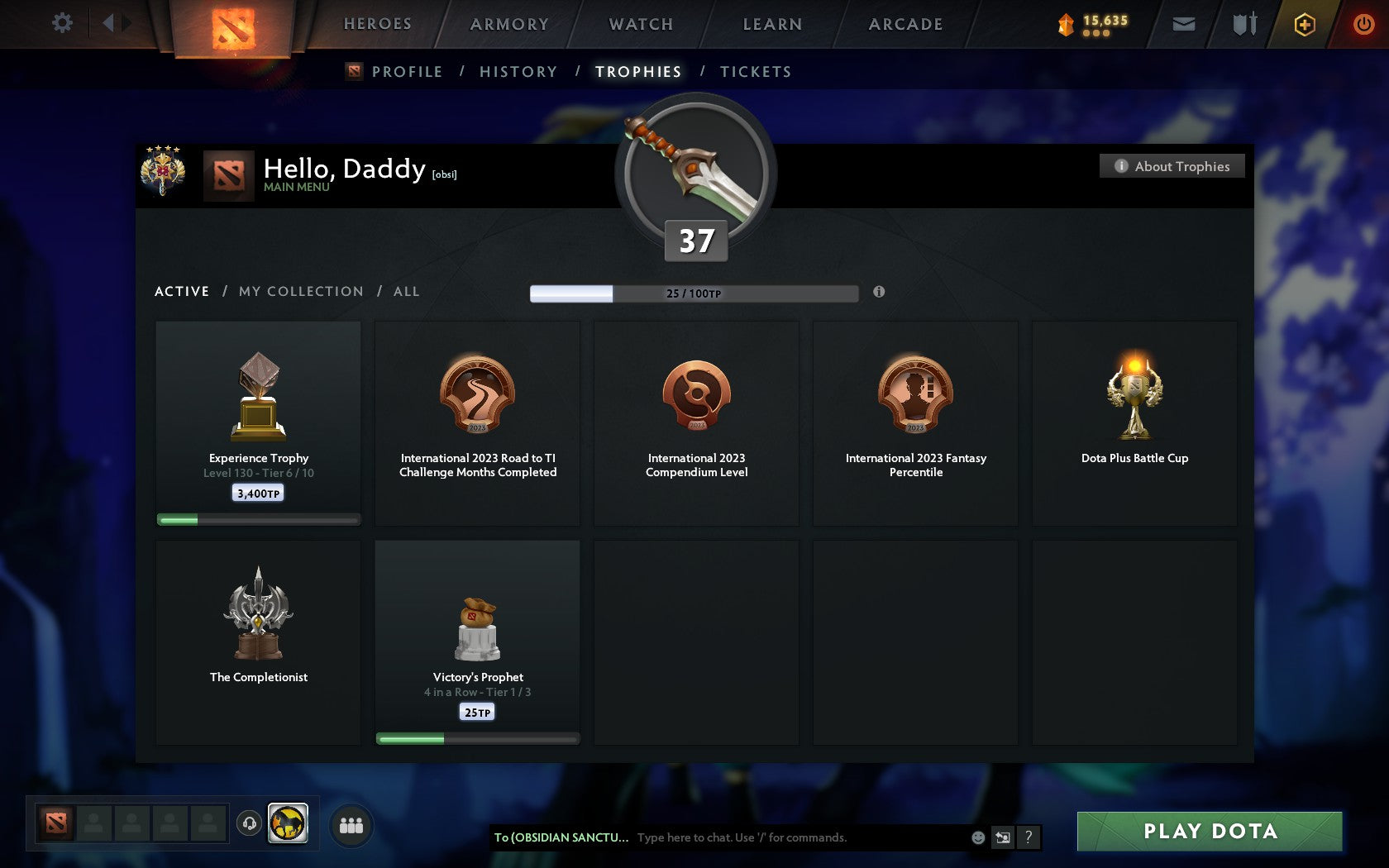This screenshot has width=1389, height=868.
Task: Open the chat channel selector labeled OBSIDIAN SANCTU
Action: click(562, 837)
